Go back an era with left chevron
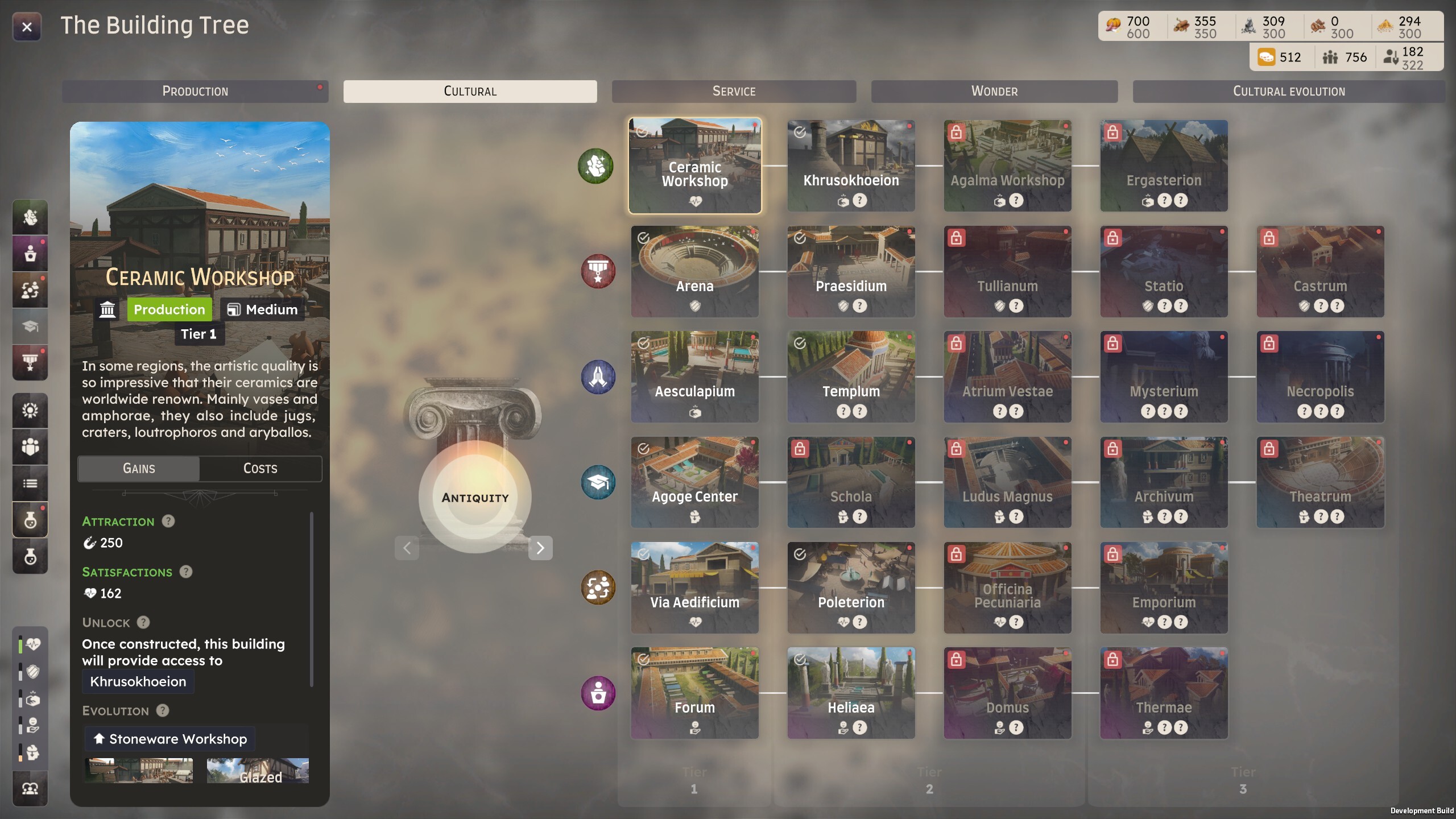Viewport: 1456px width, 819px height. pos(408,548)
